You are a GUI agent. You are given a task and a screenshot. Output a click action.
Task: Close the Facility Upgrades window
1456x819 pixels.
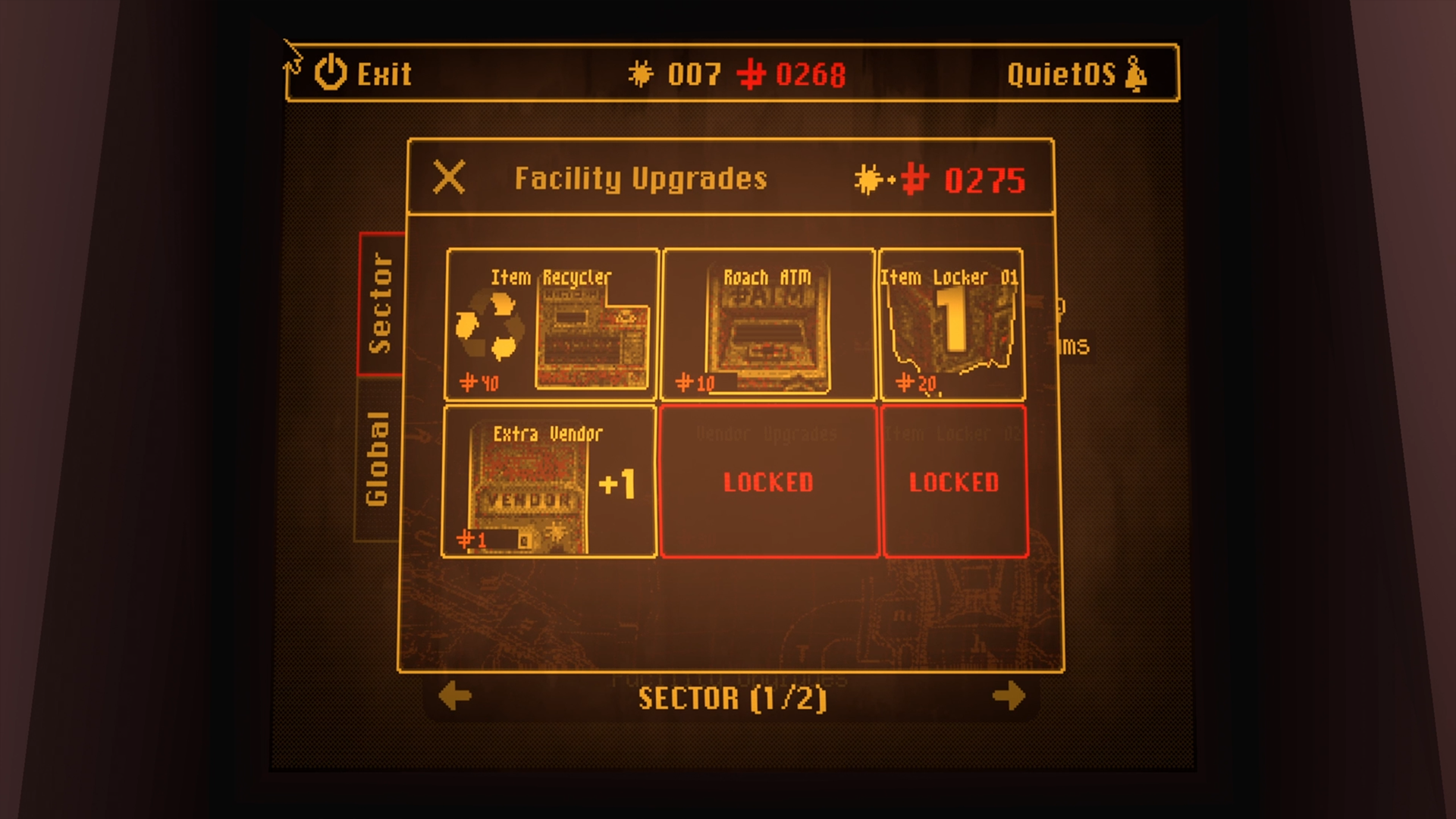(x=449, y=178)
